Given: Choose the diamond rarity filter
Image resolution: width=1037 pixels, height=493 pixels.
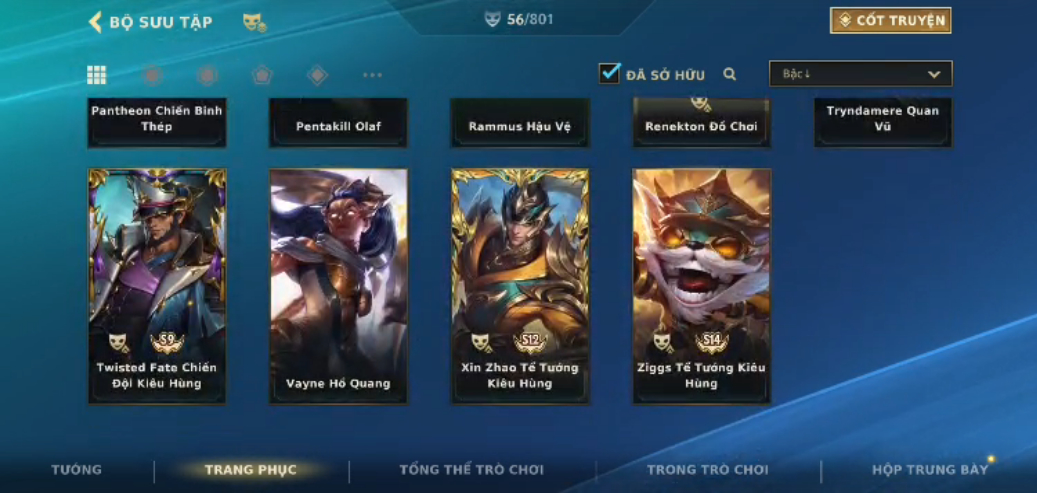Looking at the screenshot, I should click(x=317, y=75).
